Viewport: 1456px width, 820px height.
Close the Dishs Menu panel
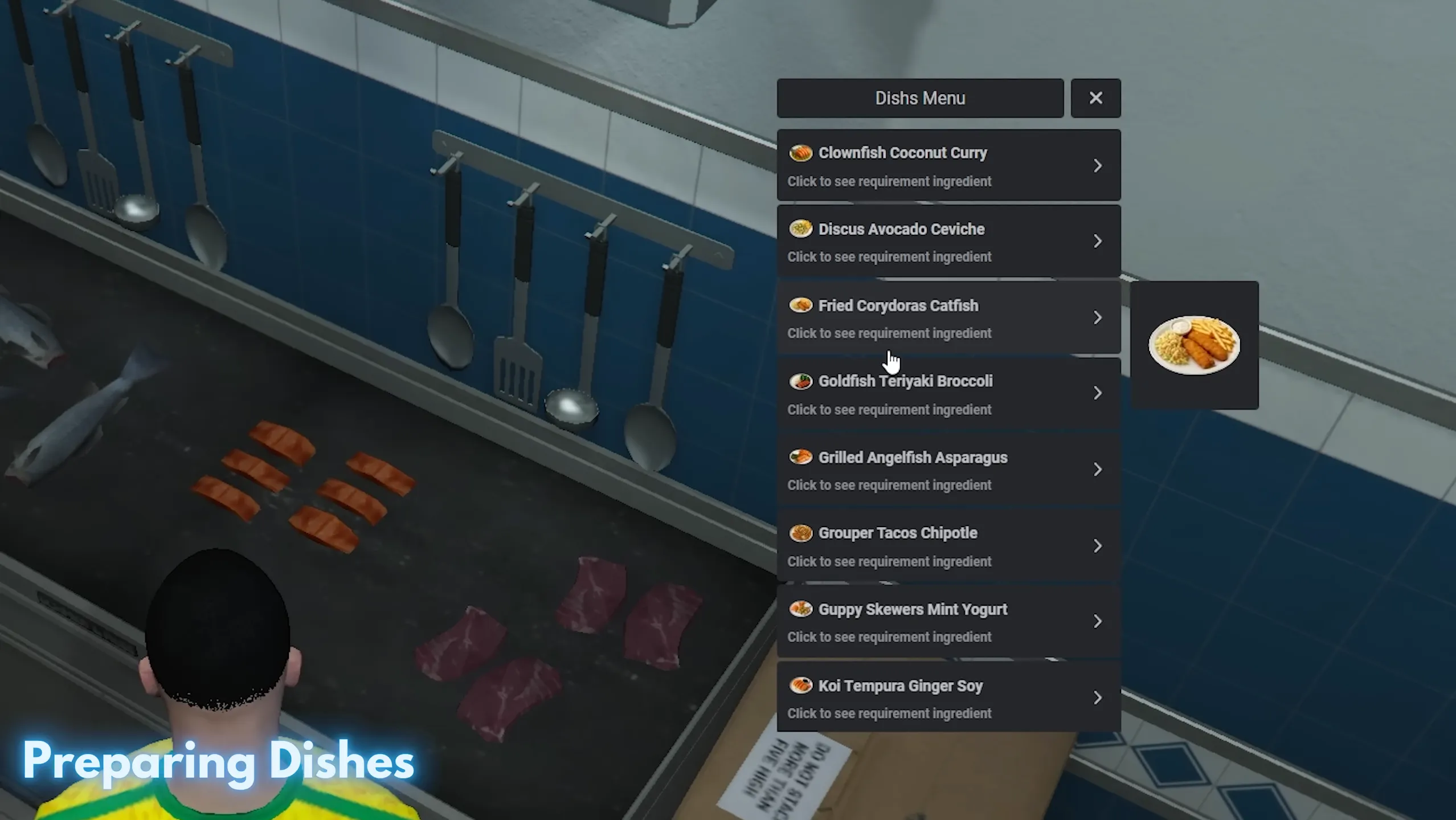coord(1095,97)
